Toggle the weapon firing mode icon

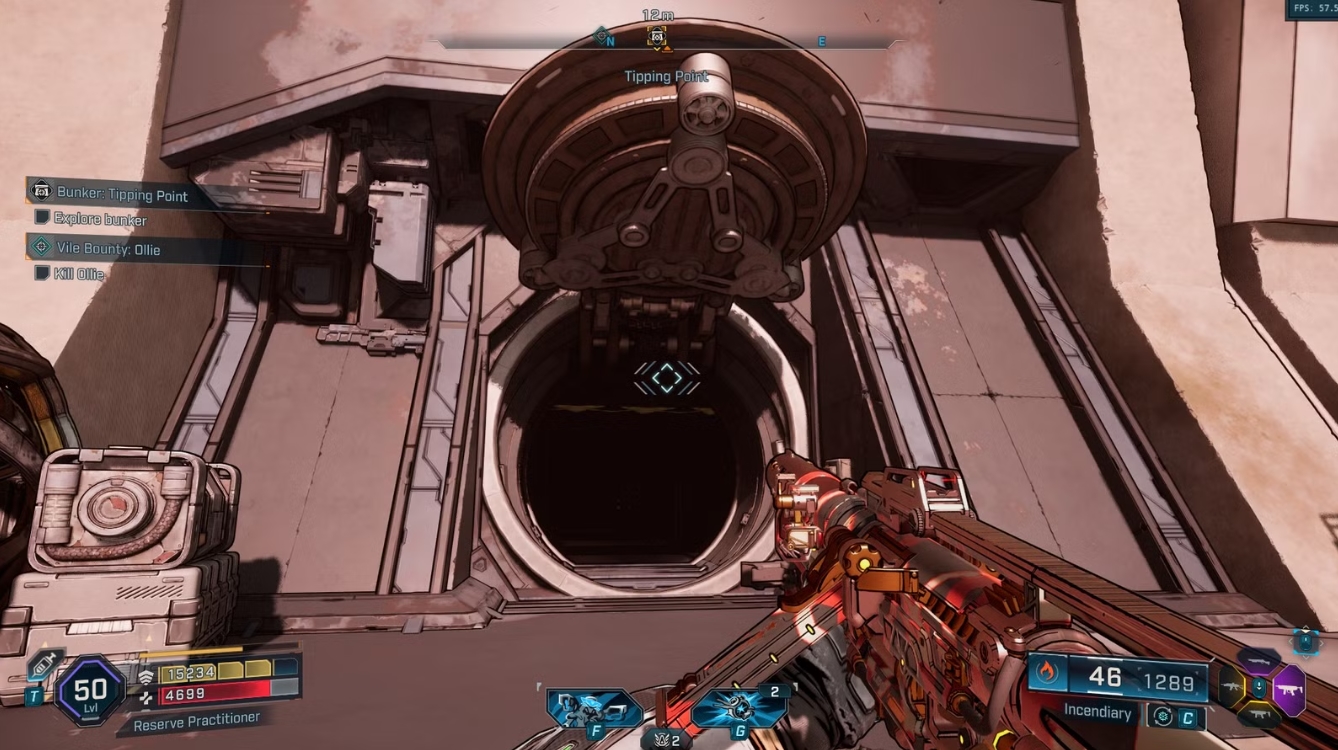(1161, 716)
